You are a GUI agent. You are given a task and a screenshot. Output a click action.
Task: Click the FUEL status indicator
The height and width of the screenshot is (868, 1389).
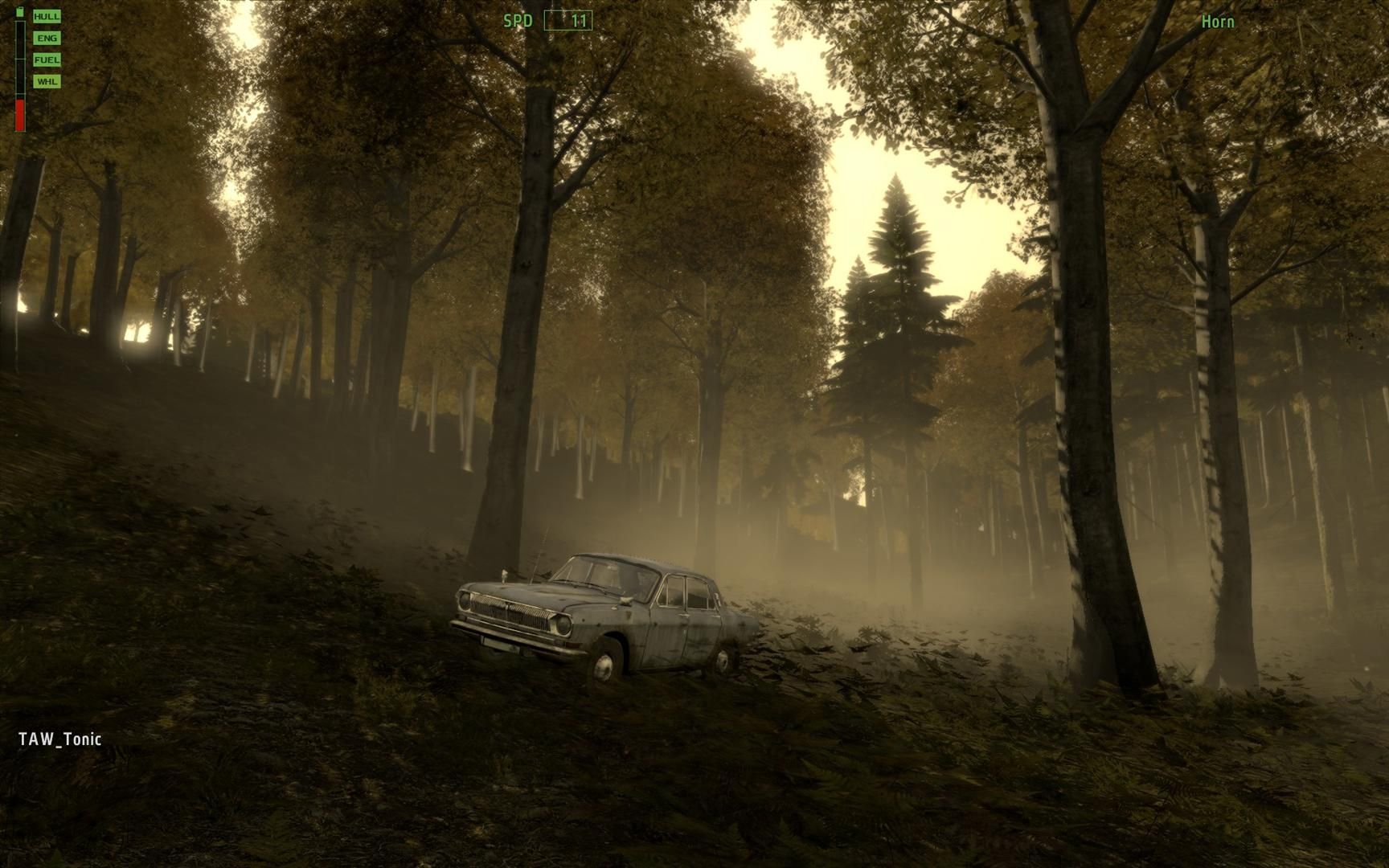point(47,59)
